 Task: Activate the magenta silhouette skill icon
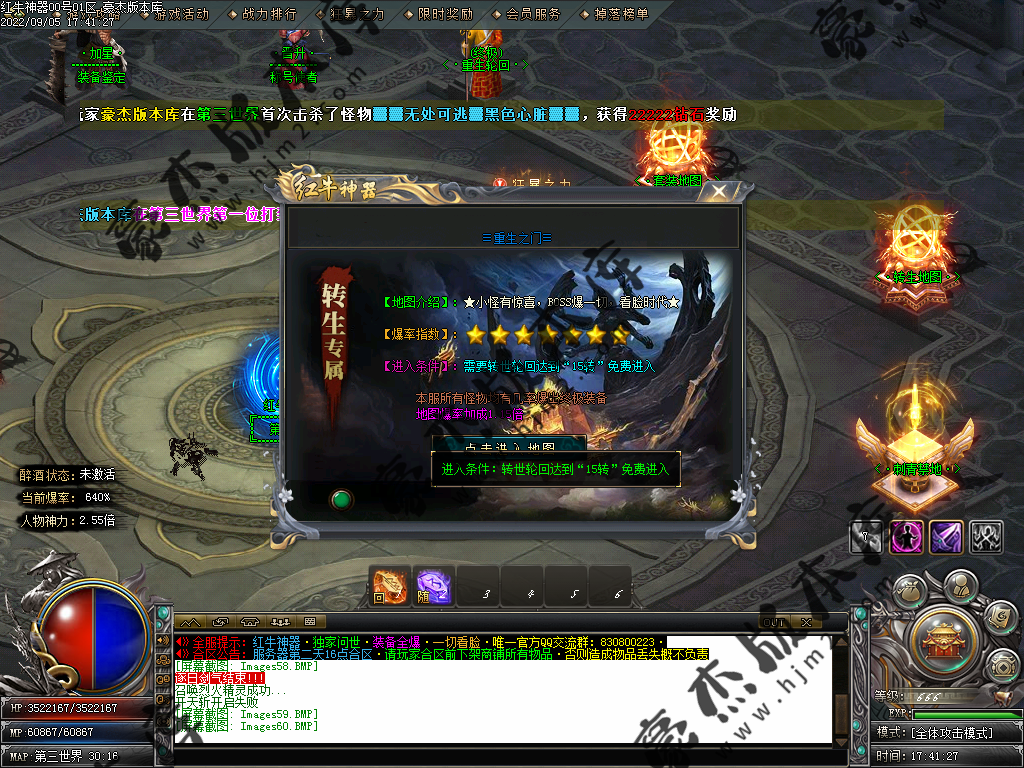(906, 537)
